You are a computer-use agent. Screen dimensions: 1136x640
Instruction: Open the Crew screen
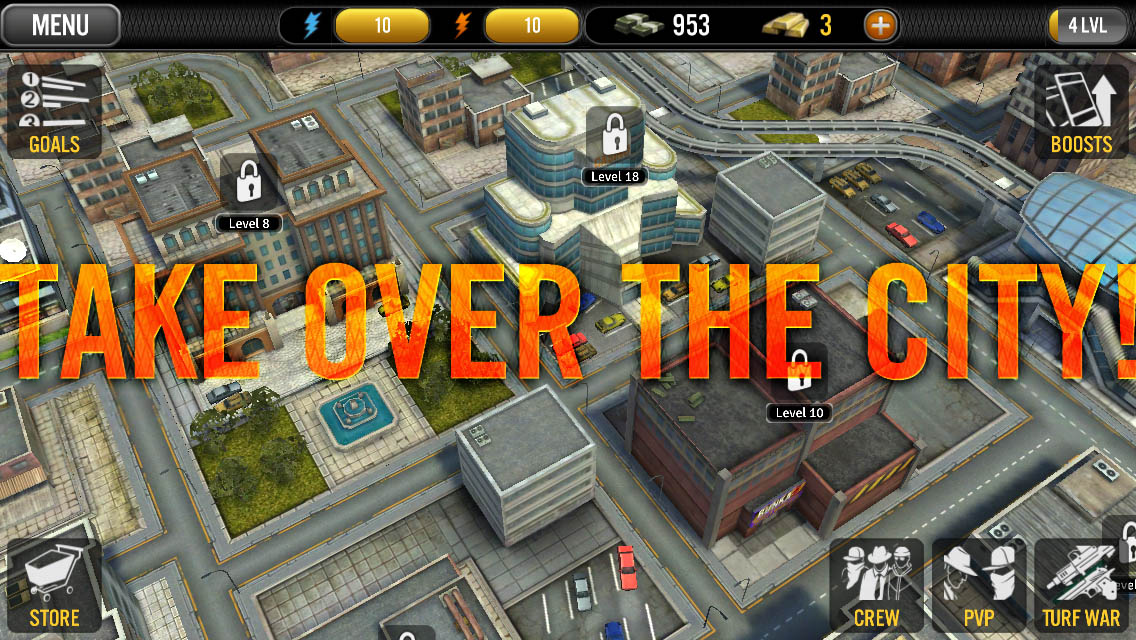[x=876, y=586]
